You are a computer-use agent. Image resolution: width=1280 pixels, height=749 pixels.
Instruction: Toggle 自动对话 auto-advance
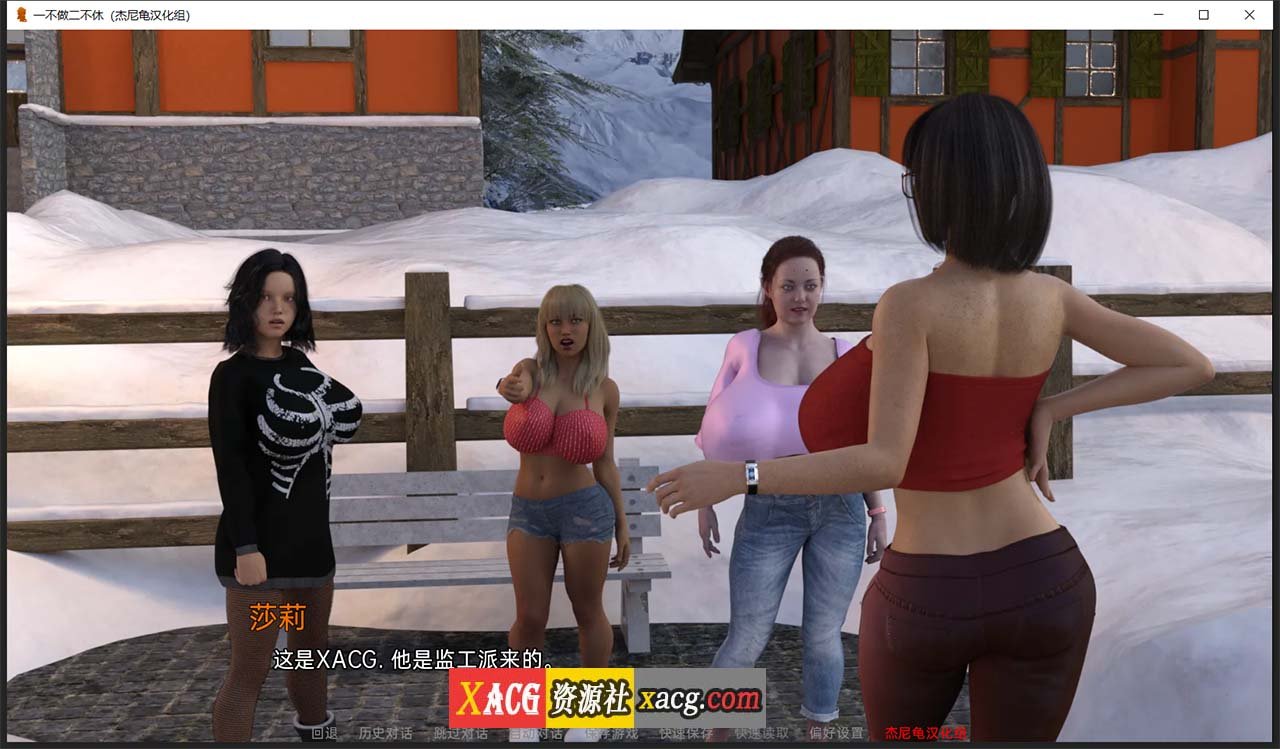(536, 733)
